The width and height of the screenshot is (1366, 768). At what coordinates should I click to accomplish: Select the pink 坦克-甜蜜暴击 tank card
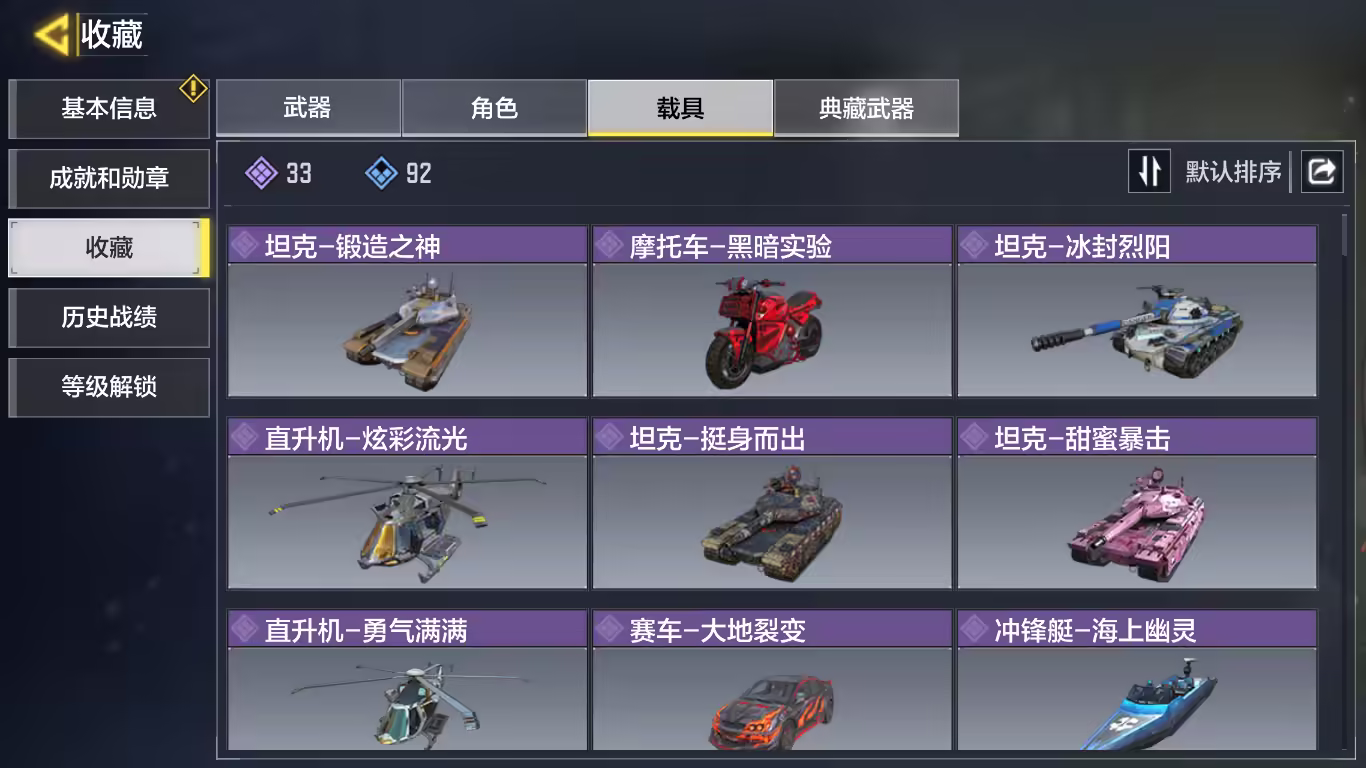1137,504
